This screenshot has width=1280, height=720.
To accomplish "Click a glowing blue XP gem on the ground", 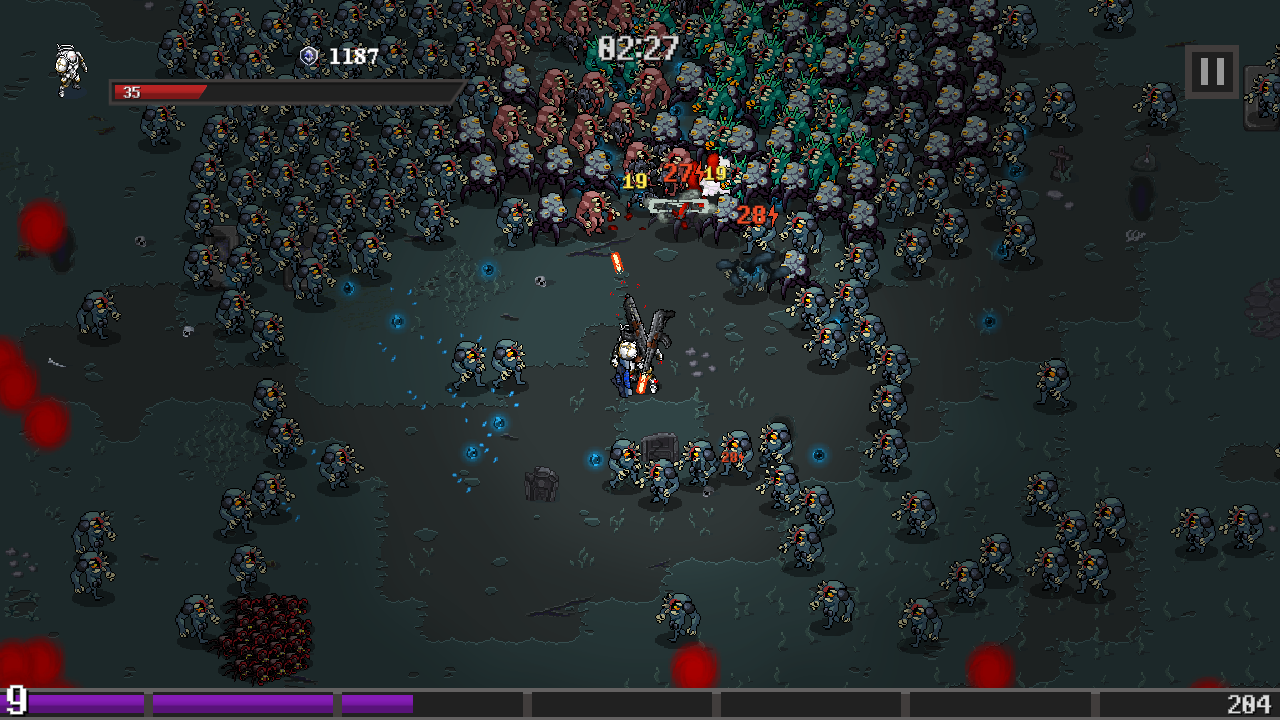I will (487, 267).
